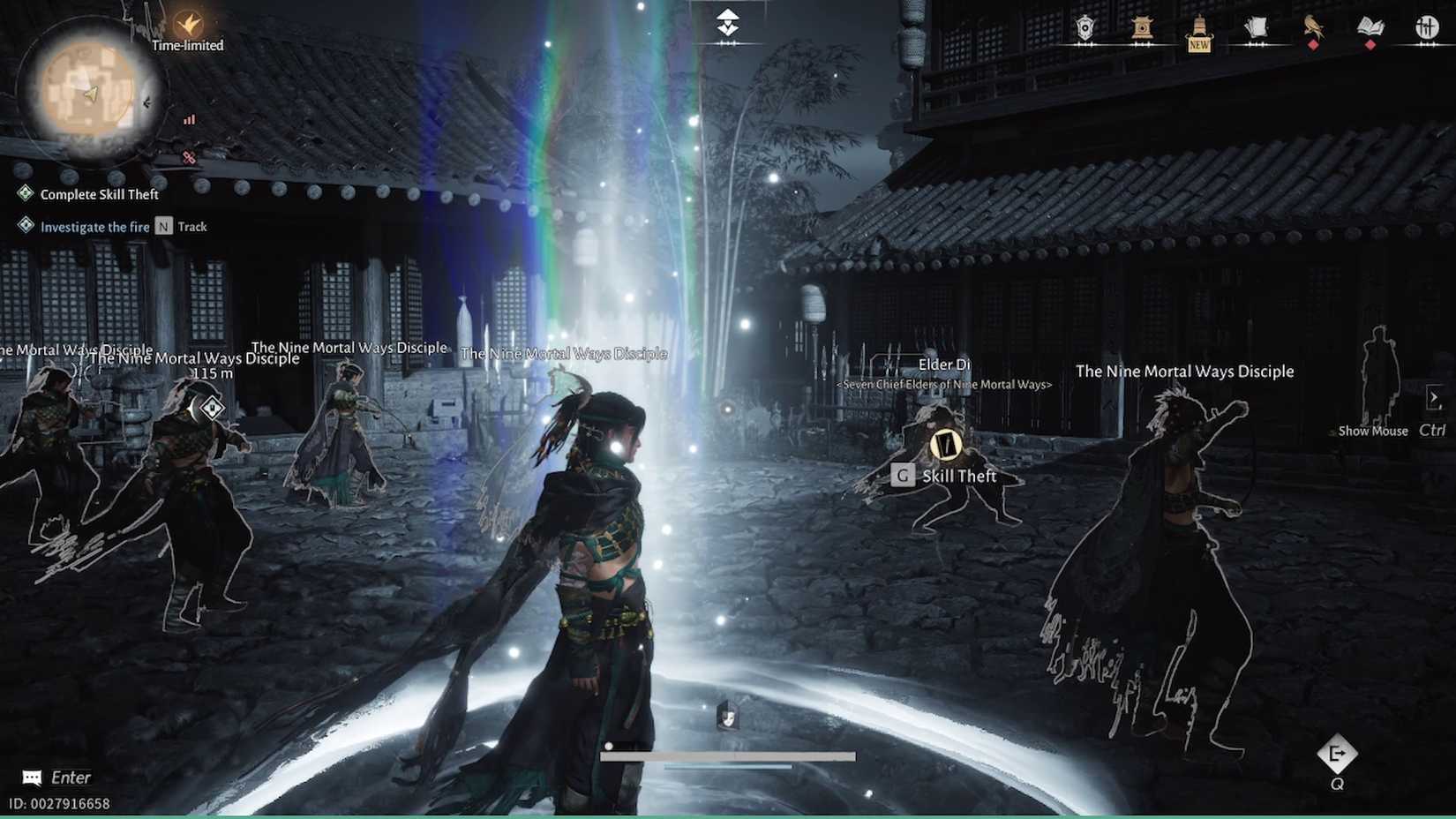Expand the top-center double-chevron panel
This screenshot has width=1456, height=819.
pyautogui.click(x=726, y=19)
